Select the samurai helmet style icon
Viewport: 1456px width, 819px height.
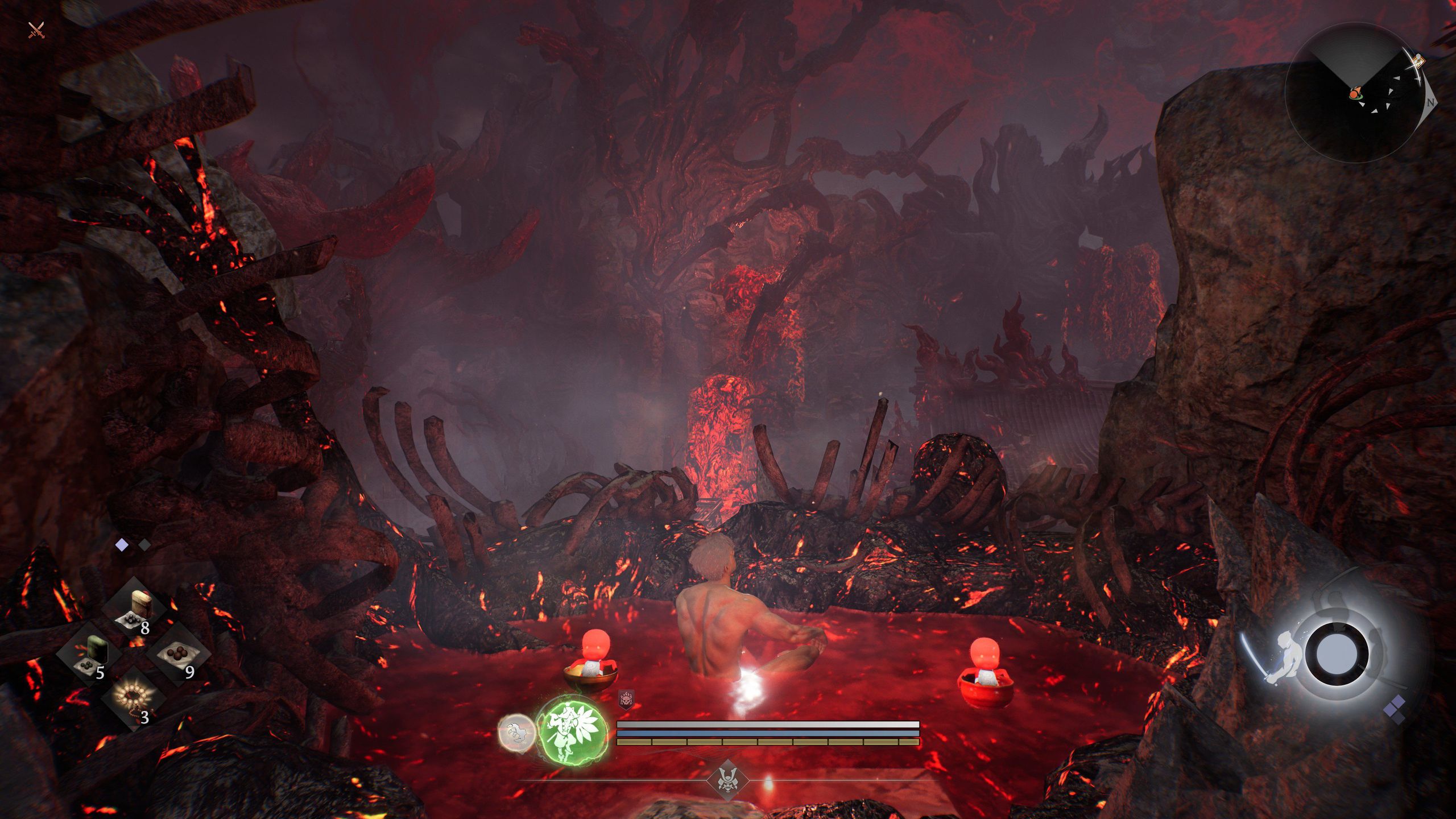(727, 780)
